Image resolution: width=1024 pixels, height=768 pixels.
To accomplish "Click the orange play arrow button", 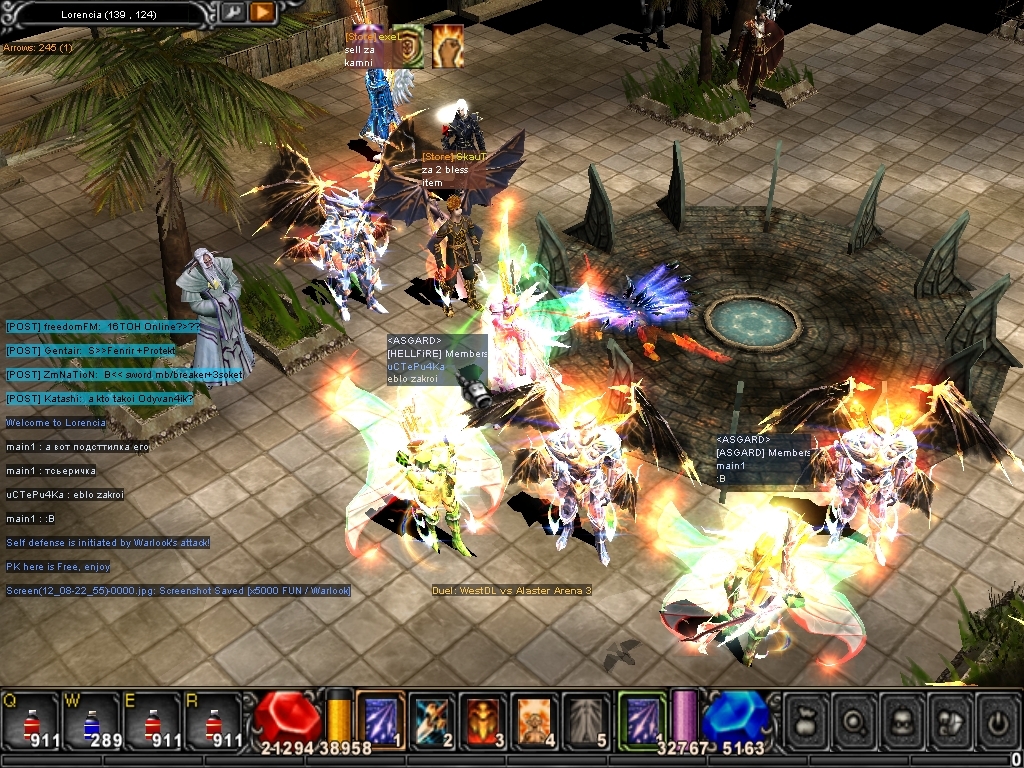I will coord(261,12).
